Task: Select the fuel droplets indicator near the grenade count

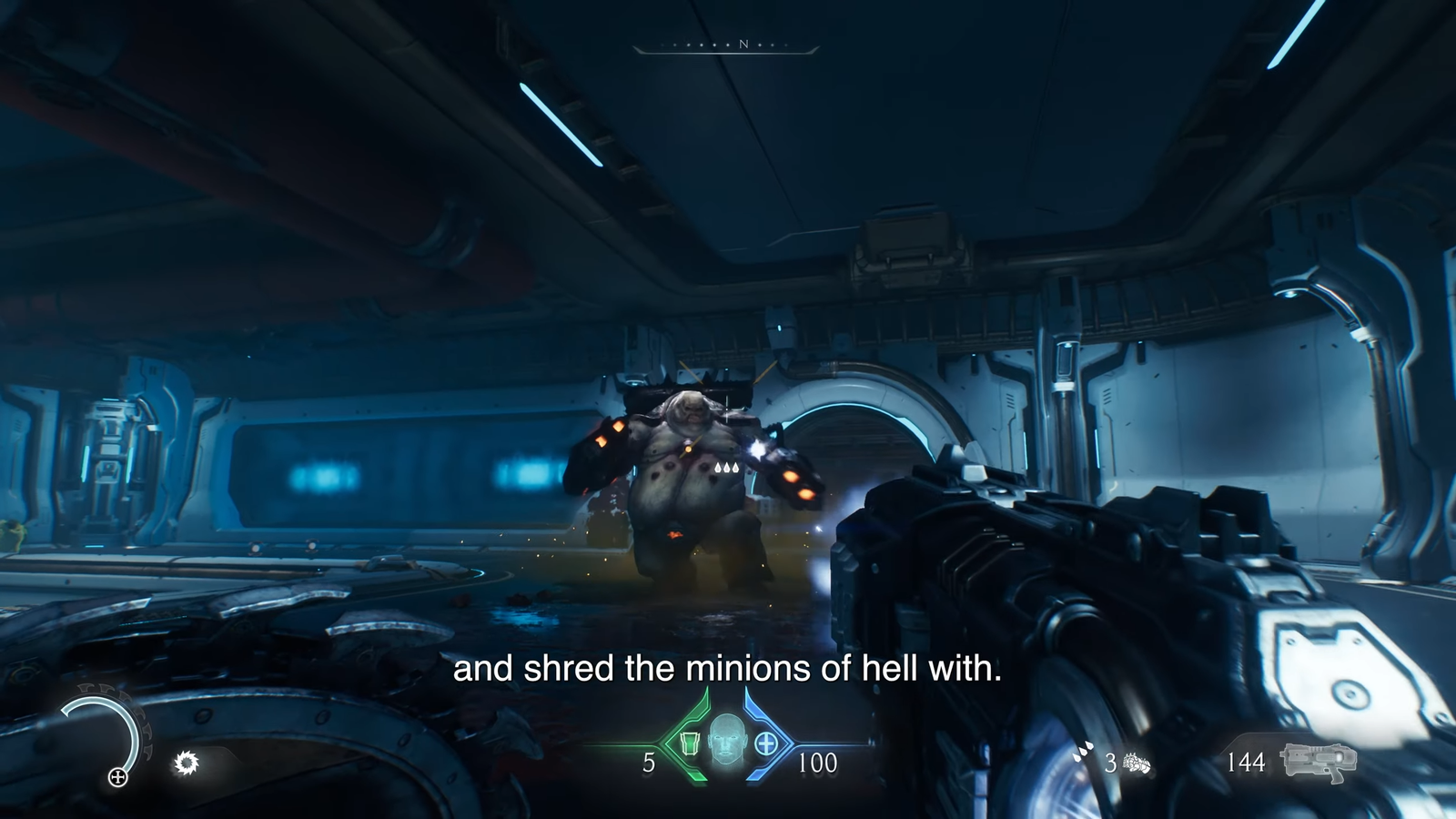Action: click(1083, 751)
